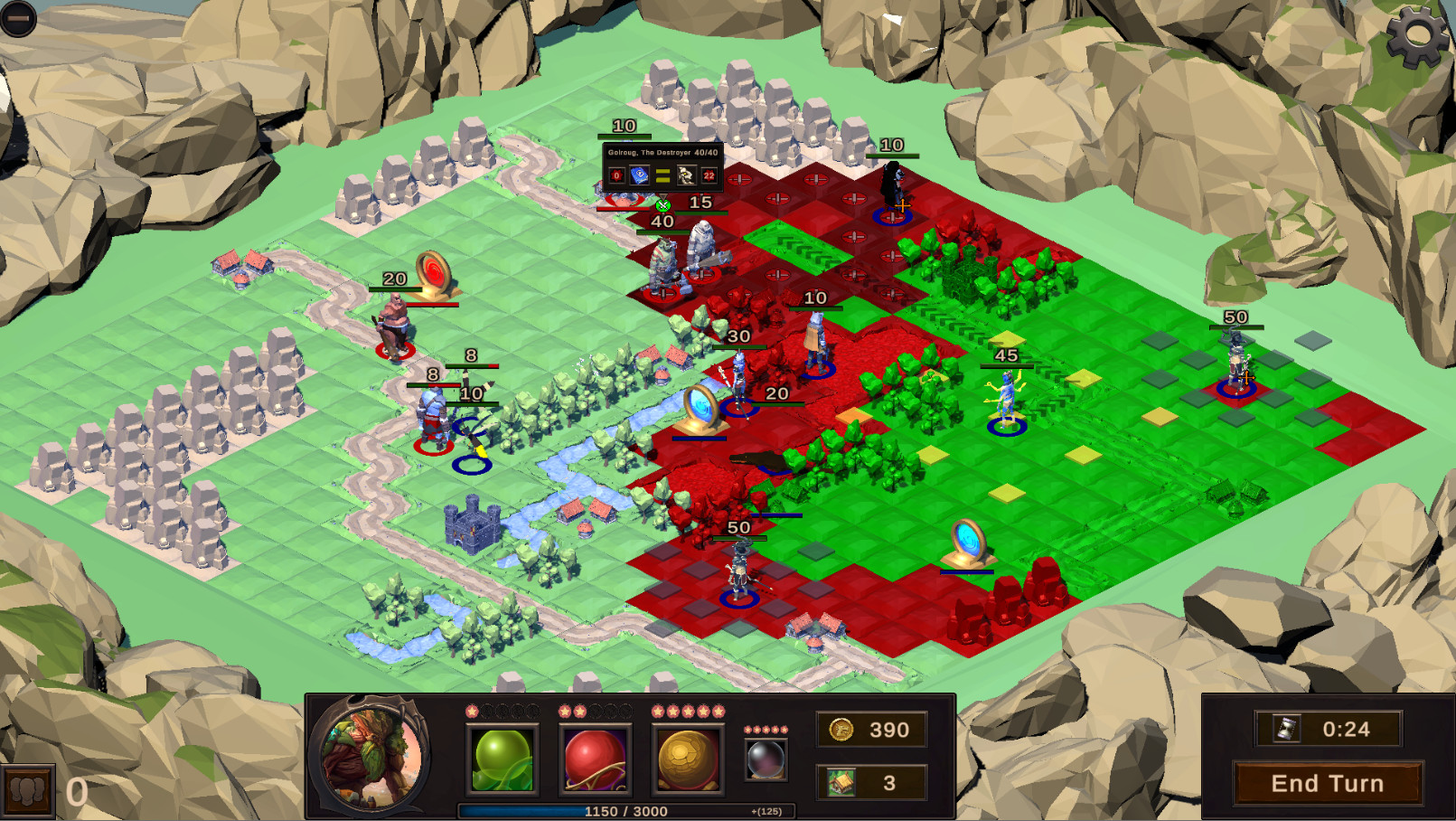Click the round minus button

coord(17,17)
